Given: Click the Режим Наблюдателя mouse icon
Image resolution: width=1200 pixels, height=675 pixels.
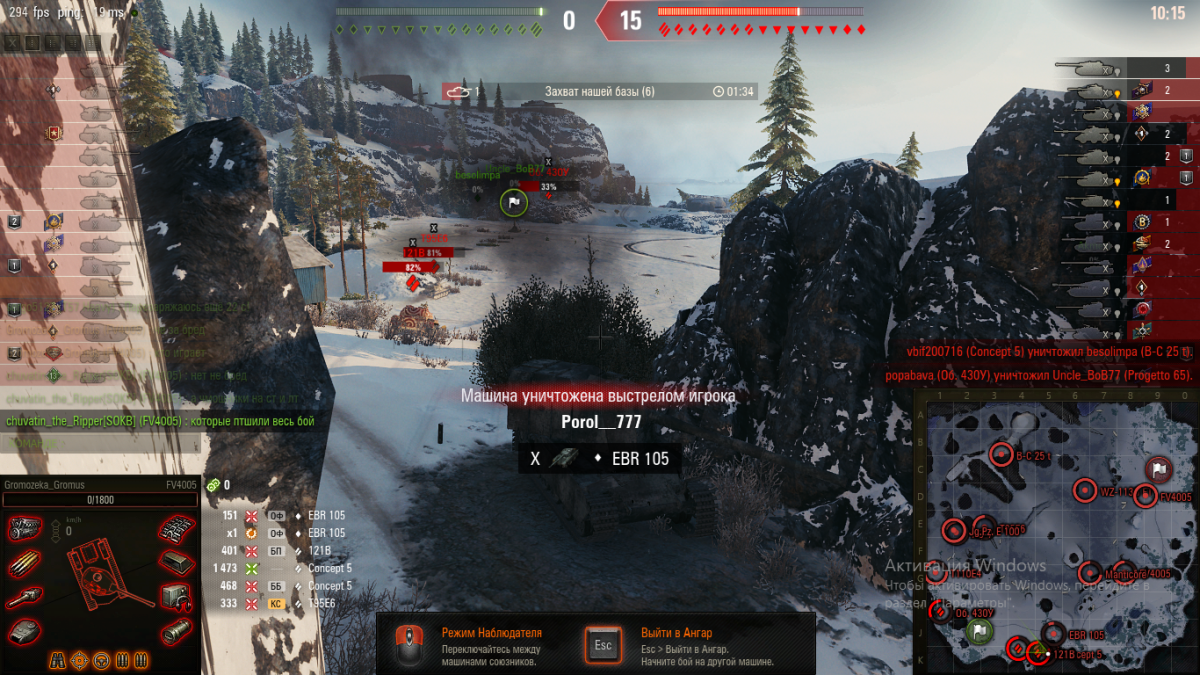Looking at the screenshot, I should click(407, 645).
